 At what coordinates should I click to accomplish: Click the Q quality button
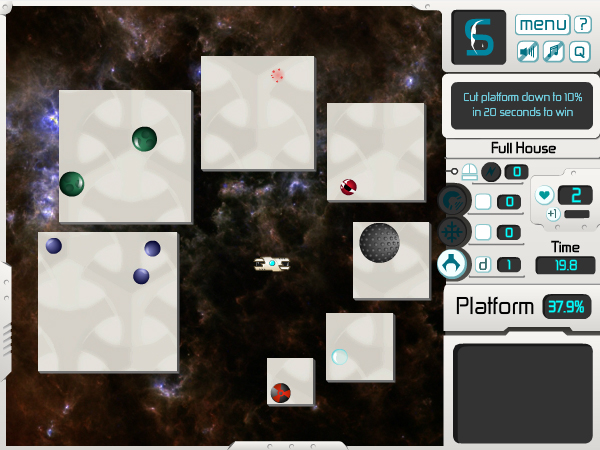tap(580, 51)
